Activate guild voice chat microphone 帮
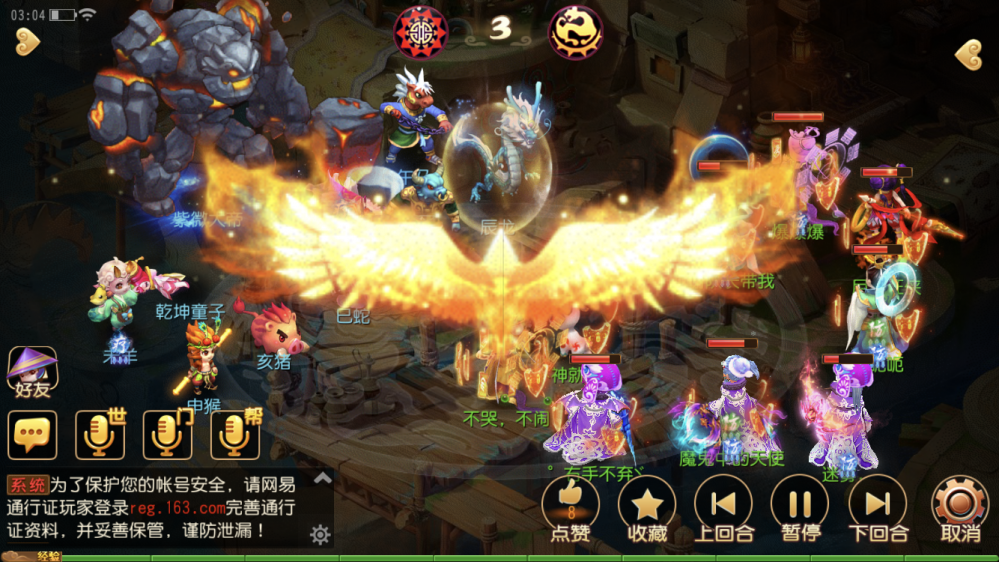The width and height of the screenshot is (999, 562). (234, 435)
